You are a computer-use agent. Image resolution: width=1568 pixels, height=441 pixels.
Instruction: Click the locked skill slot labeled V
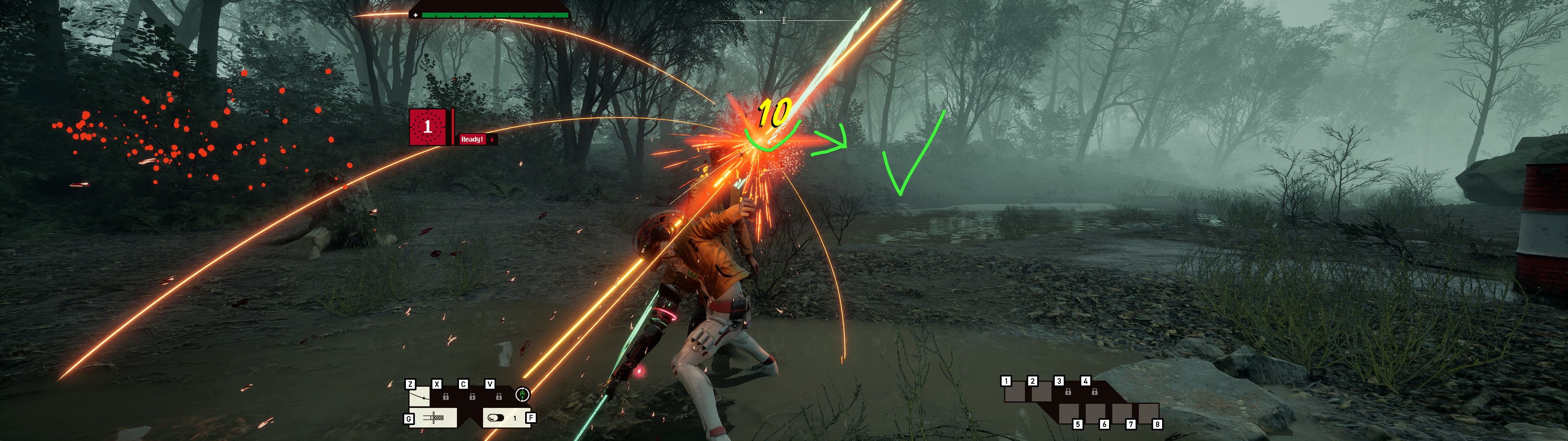pos(499,396)
